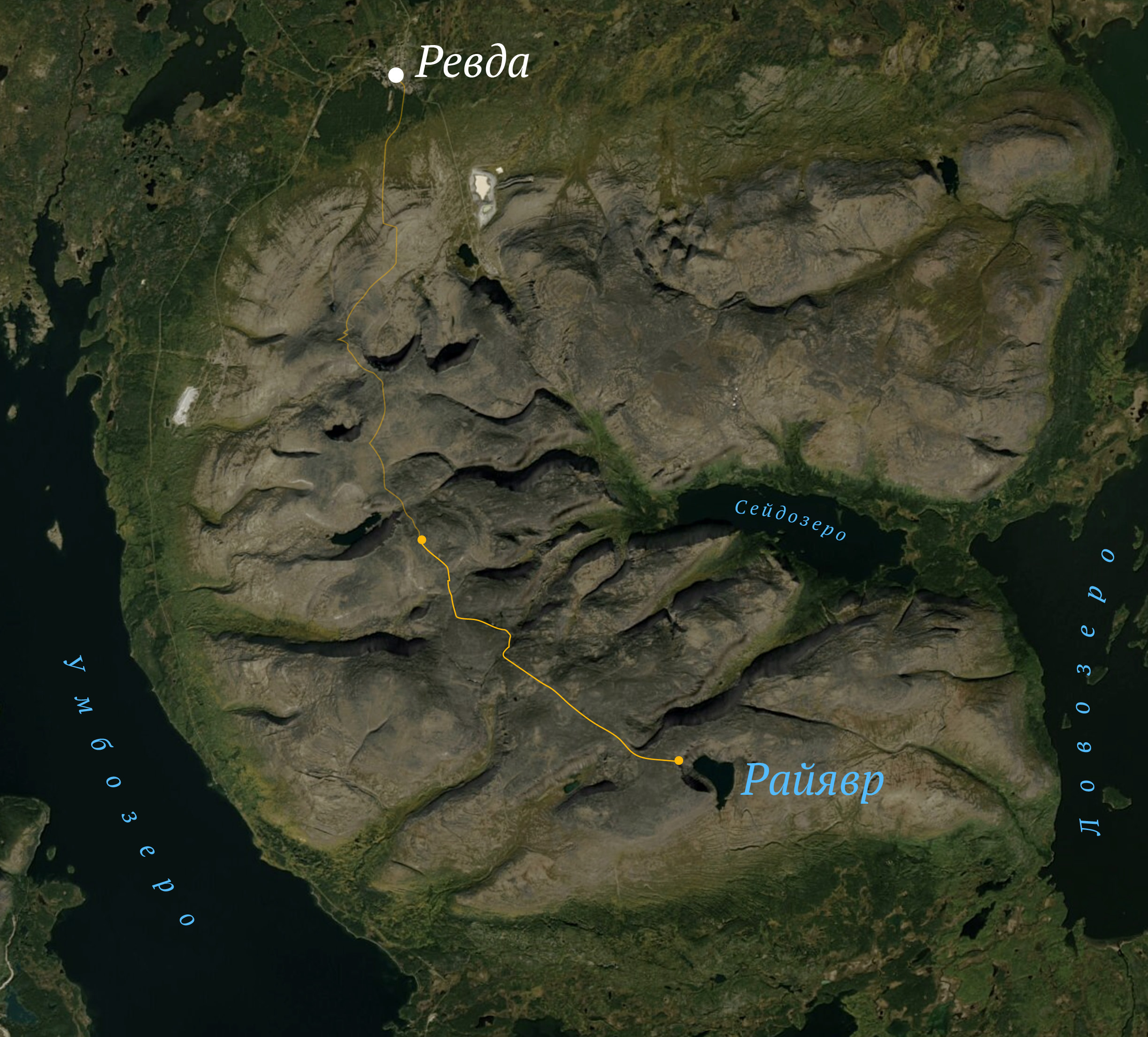The height and width of the screenshot is (1037, 1148).
Task: Click the orange route endpoint beside Райявр lake
Action: [679, 760]
